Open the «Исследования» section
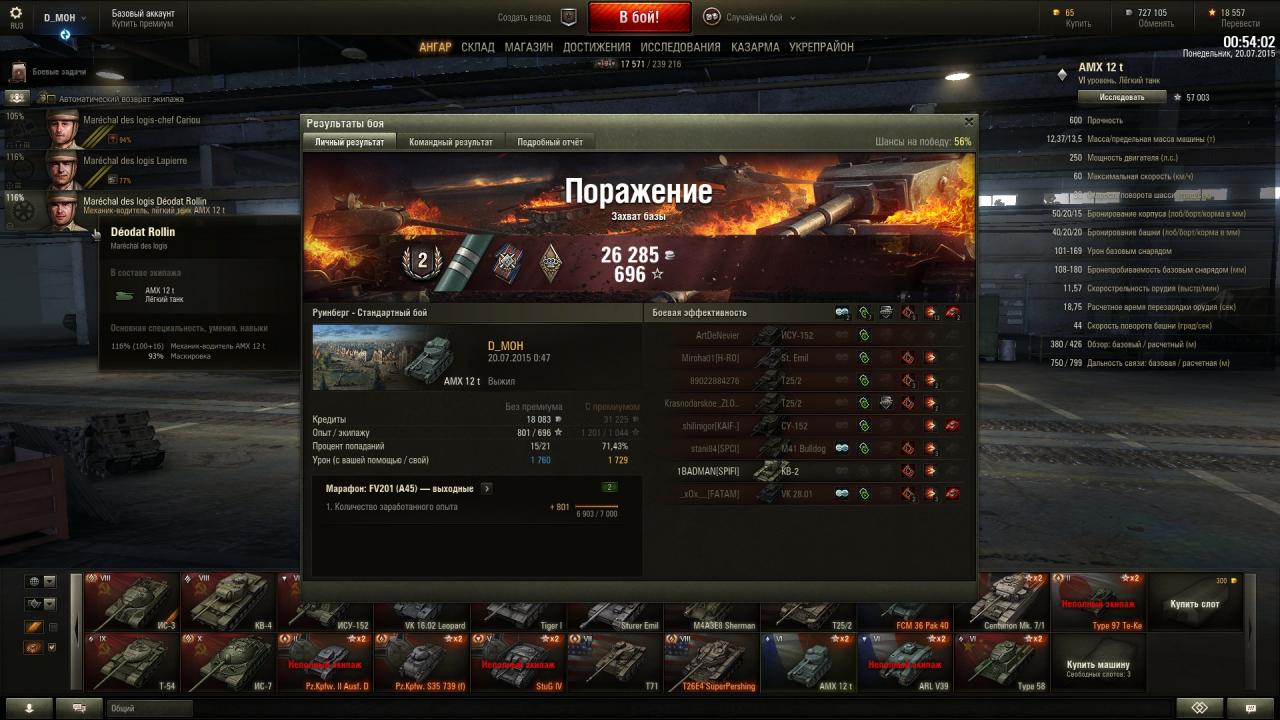This screenshot has width=1280, height=720. (x=680, y=47)
